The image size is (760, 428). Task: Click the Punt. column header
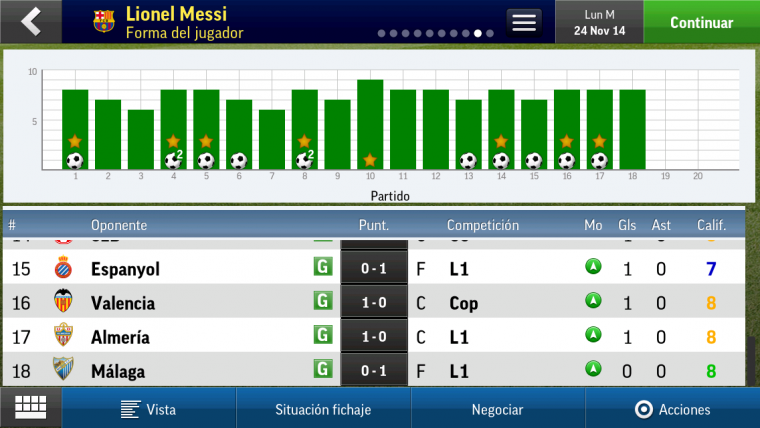[374, 225]
